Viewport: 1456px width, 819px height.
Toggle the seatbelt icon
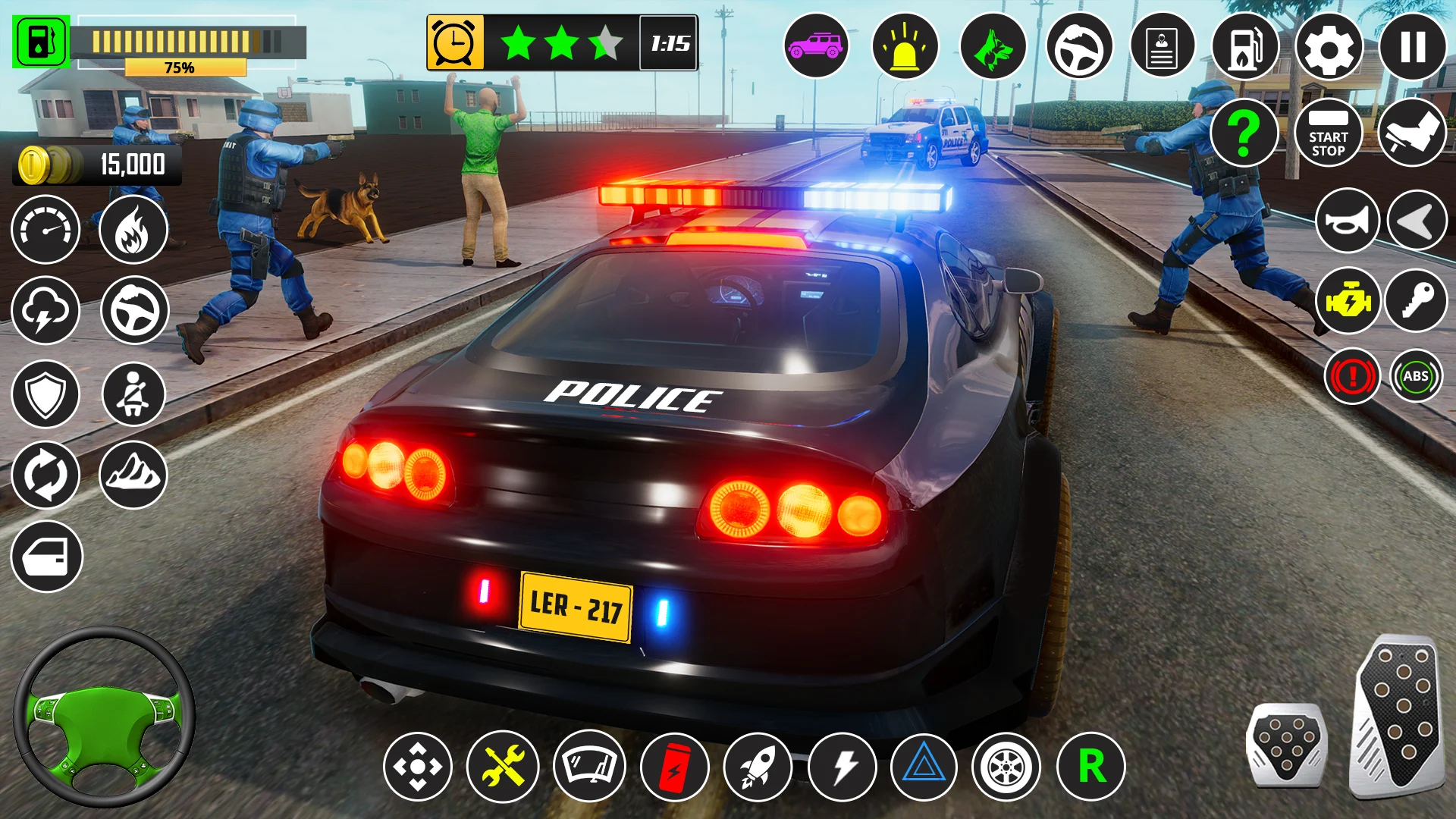point(133,394)
